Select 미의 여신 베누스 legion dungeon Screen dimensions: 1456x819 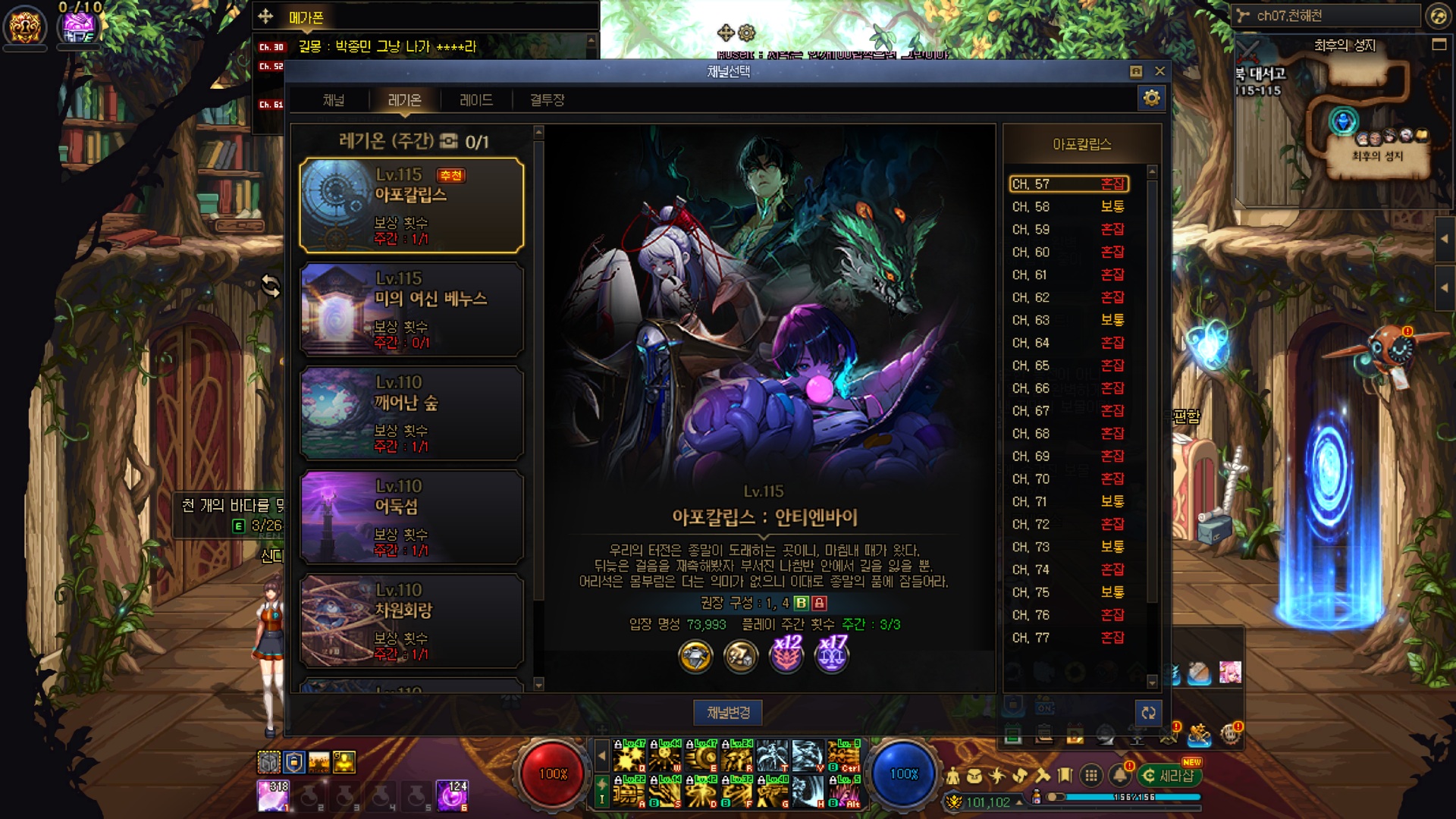(412, 309)
